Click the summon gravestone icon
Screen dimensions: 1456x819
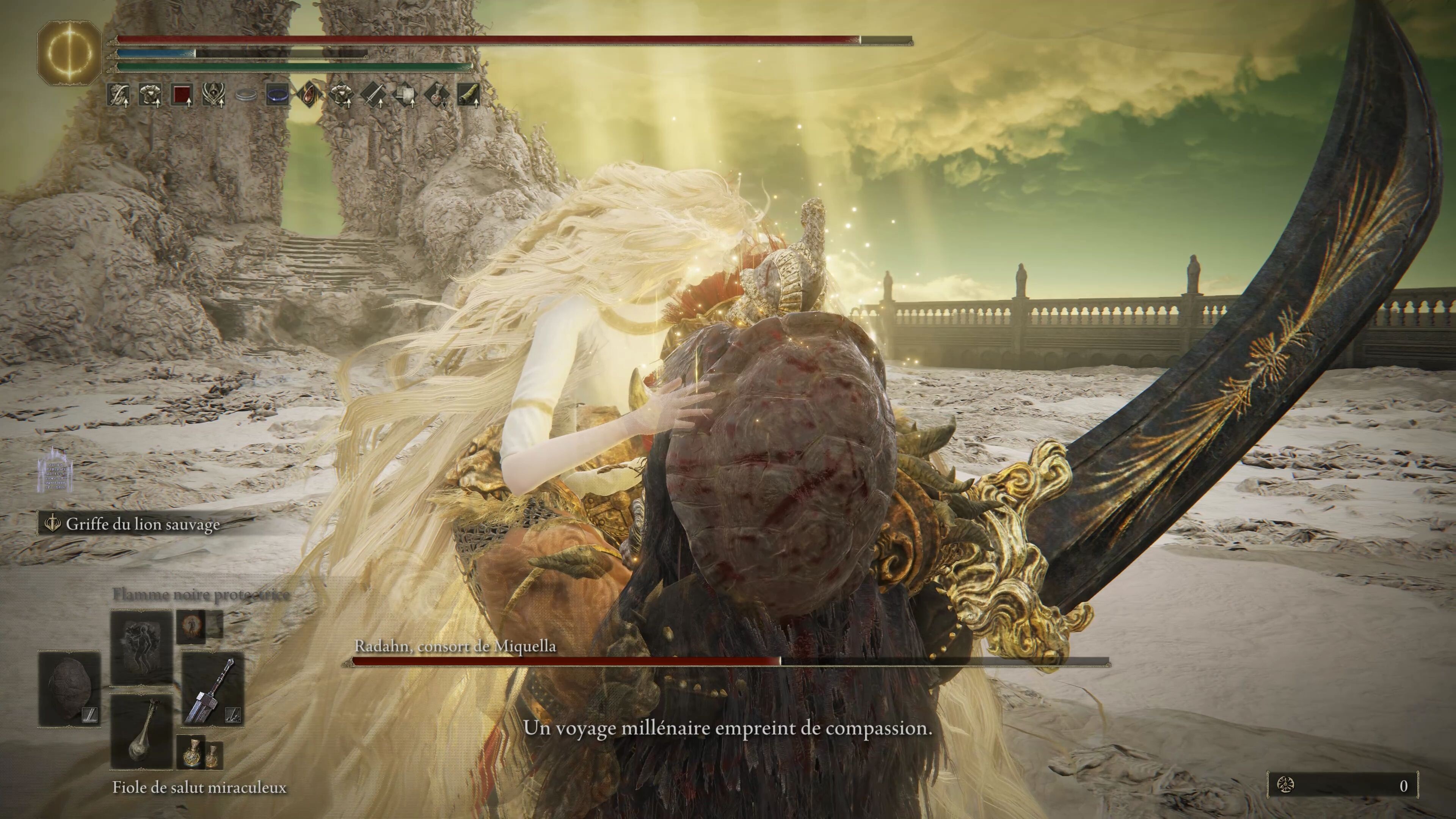click(x=55, y=469)
